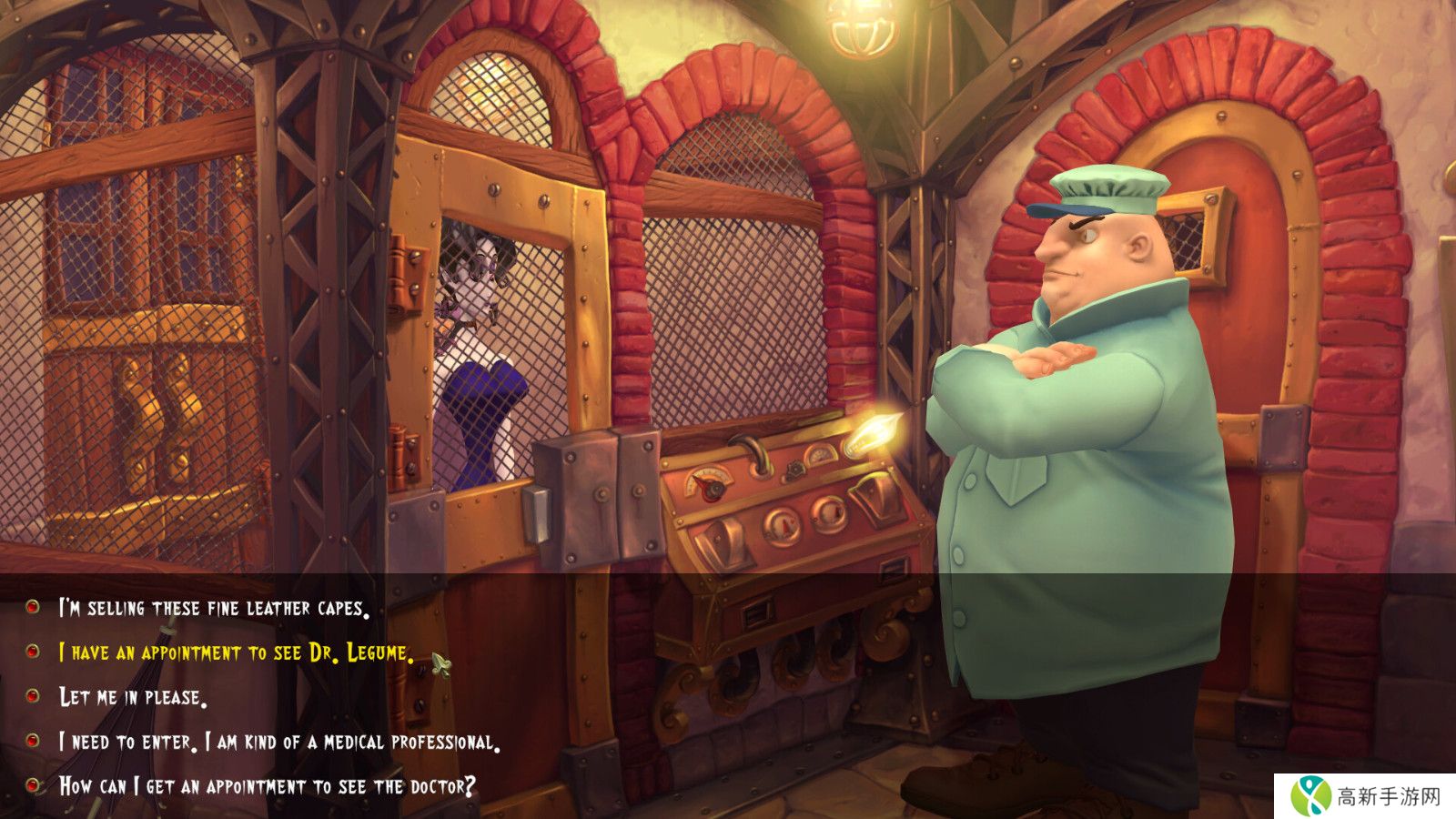1456x819 pixels.
Task: Ask "How can I get an appointment to see the doctor?"
Action: [267, 786]
